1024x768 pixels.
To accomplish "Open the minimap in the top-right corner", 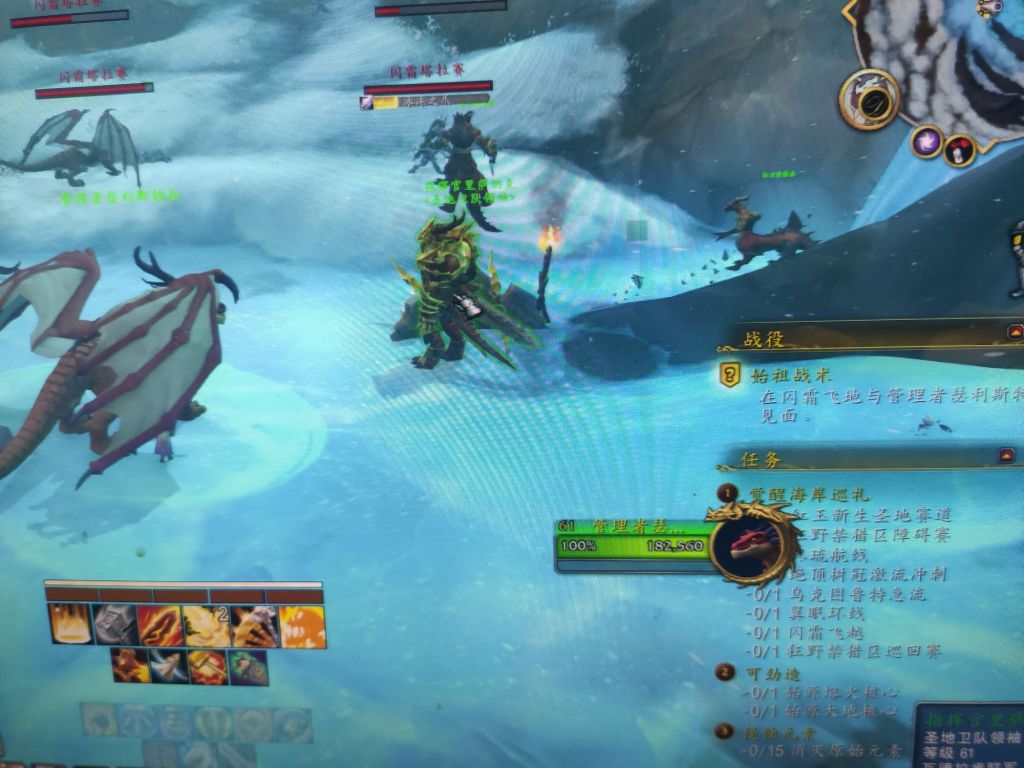I will [x=950, y=50].
